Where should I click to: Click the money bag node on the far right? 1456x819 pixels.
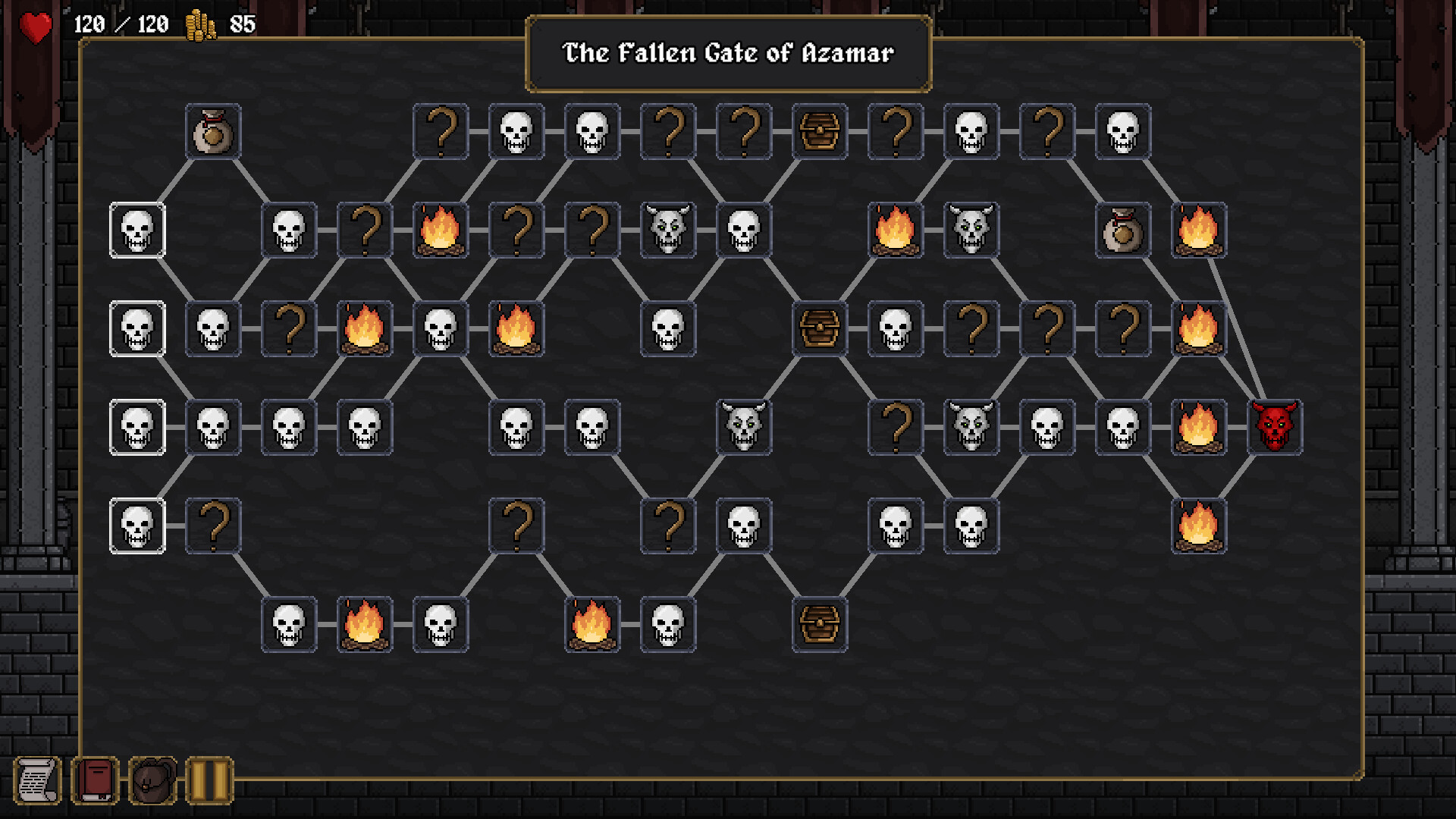click(x=1122, y=230)
